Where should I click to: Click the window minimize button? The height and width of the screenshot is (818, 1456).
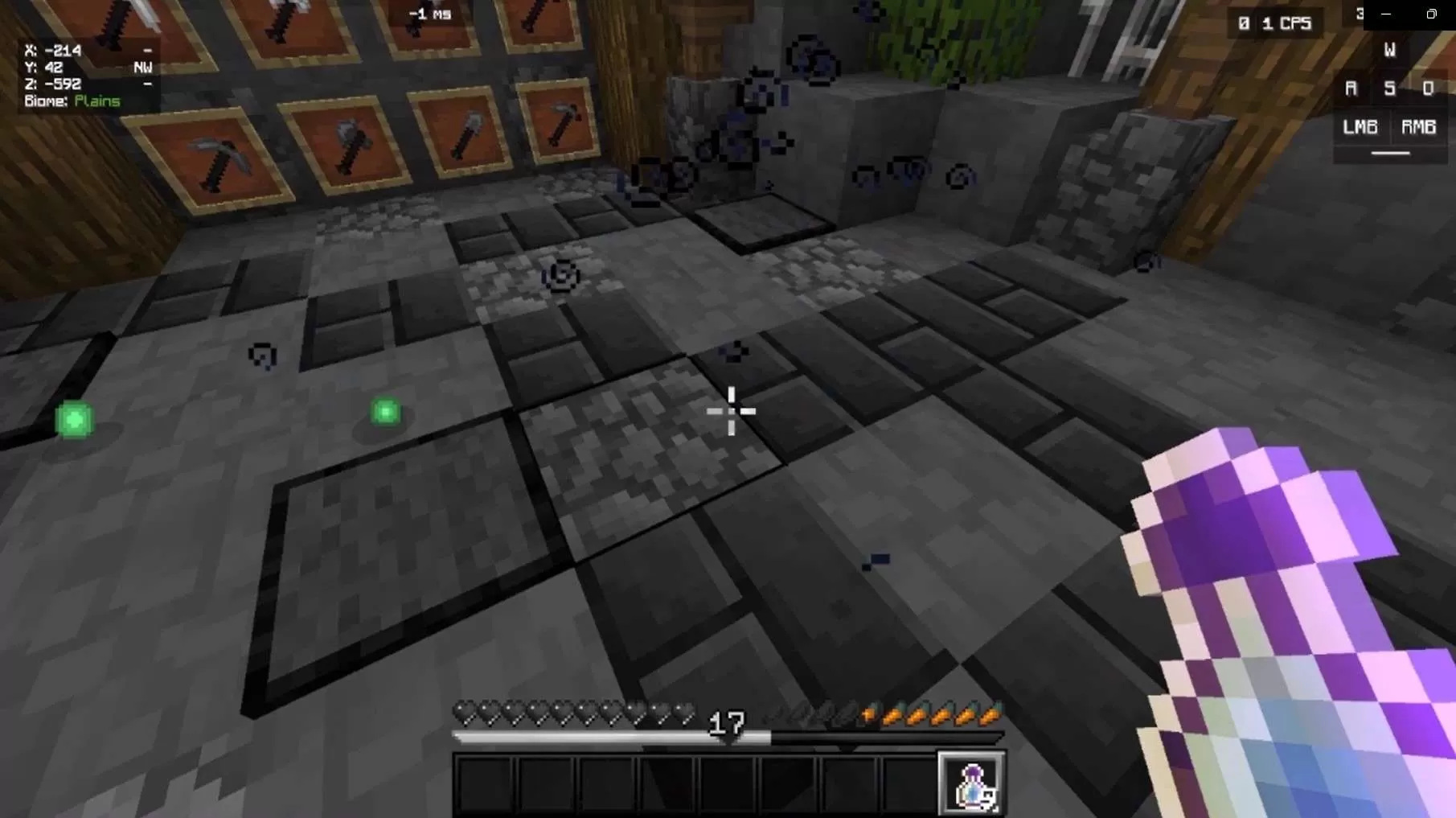(1384, 14)
